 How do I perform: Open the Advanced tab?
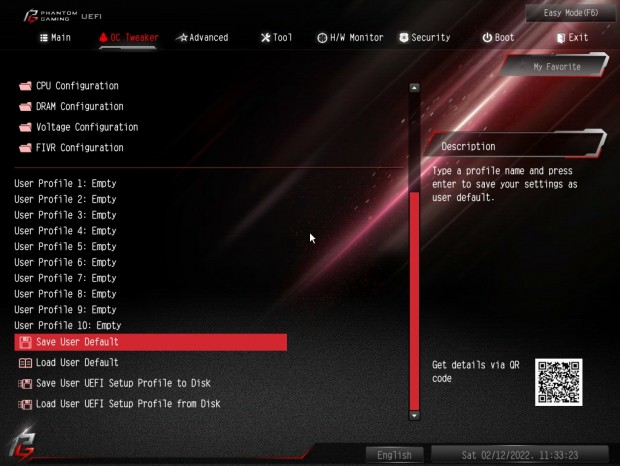[x=202, y=37]
